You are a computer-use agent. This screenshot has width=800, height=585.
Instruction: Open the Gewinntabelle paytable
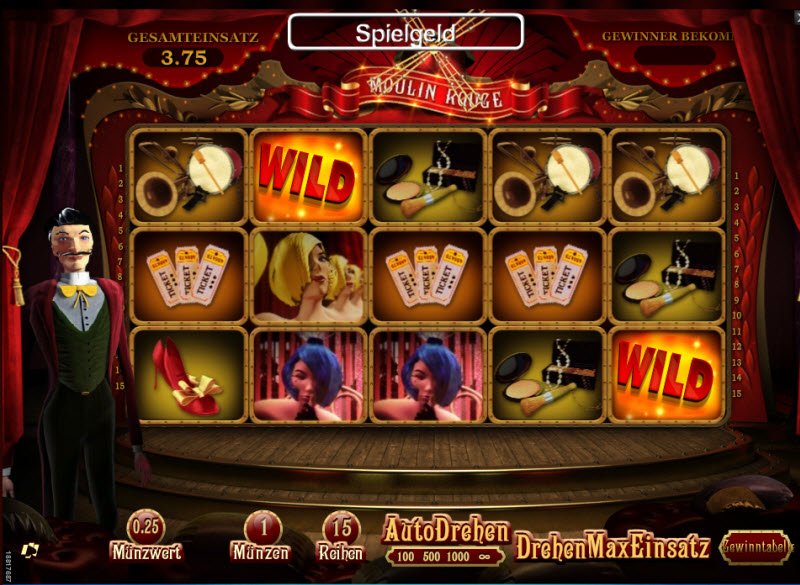tap(757, 546)
